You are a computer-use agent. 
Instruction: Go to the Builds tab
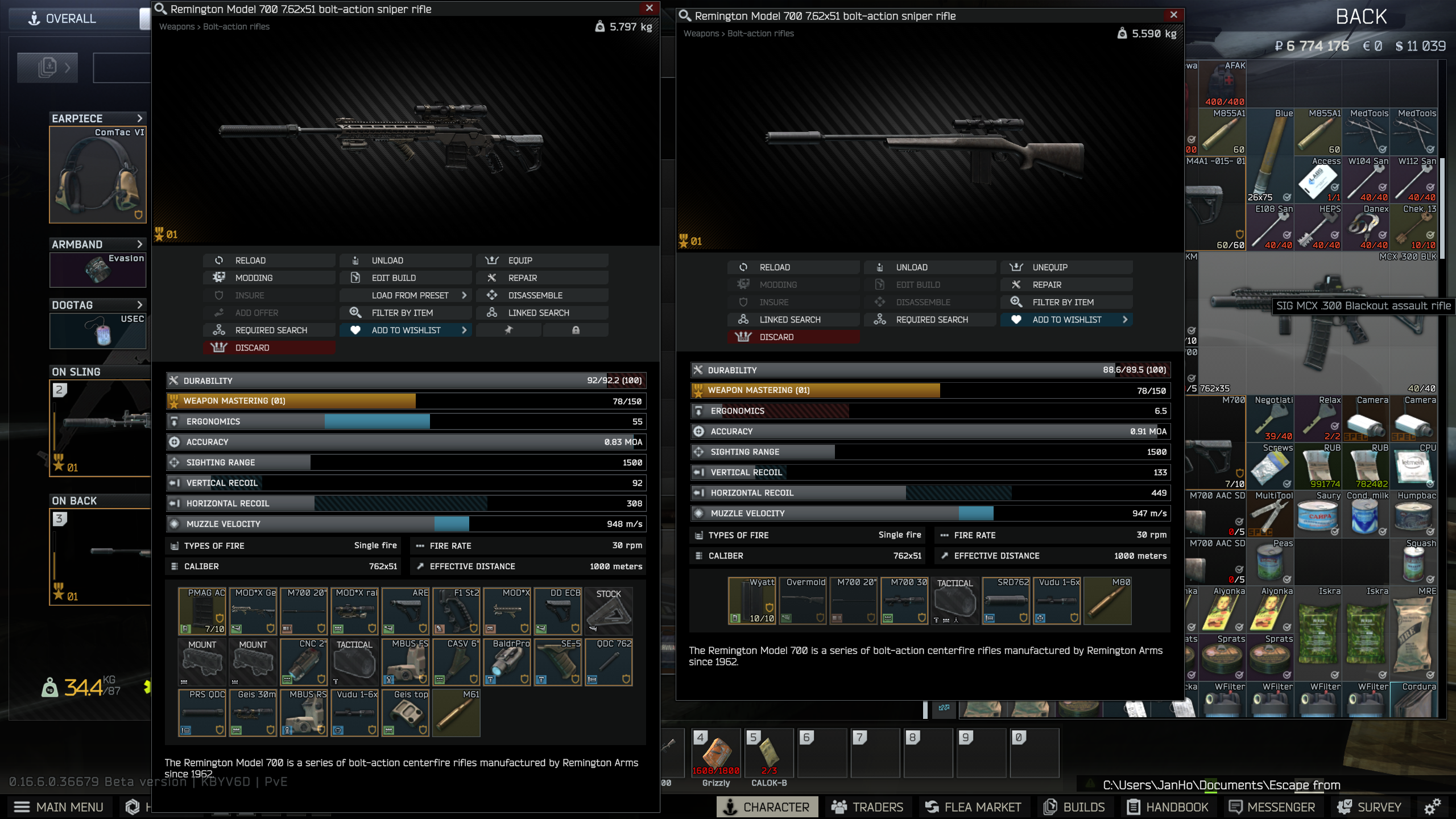[x=1074, y=806]
